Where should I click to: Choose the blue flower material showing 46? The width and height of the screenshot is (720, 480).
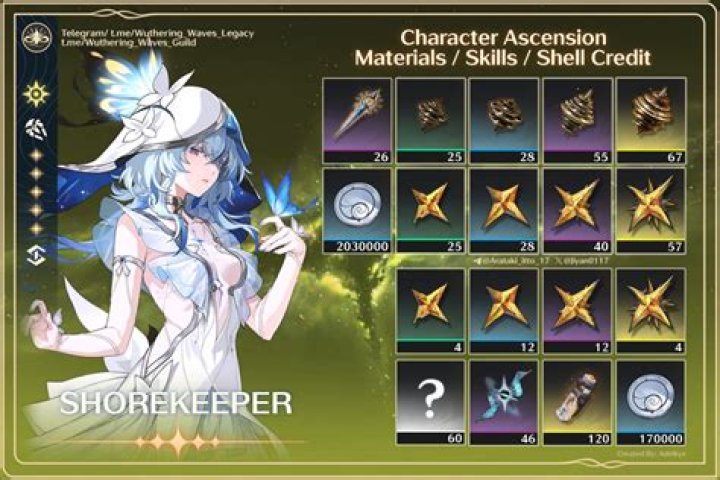pos(503,399)
